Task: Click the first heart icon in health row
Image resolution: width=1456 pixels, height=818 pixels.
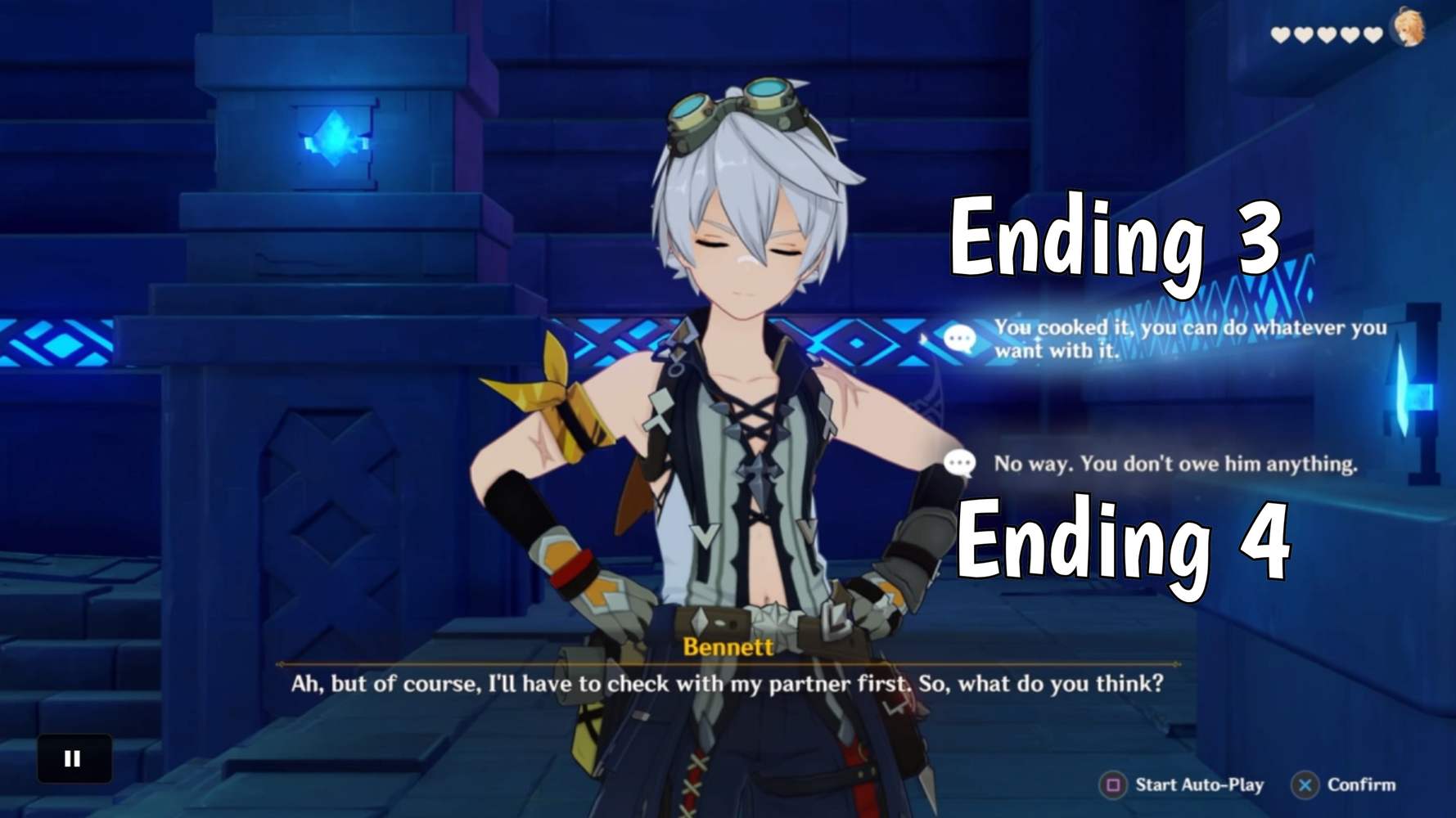Action: click(1280, 34)
